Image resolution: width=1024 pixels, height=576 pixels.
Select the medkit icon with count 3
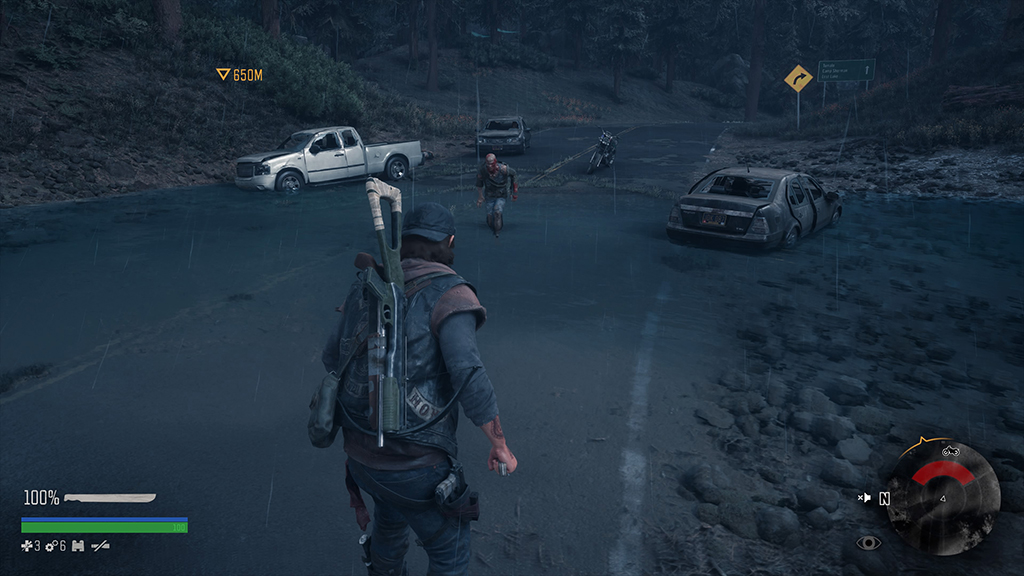pyautogui.click(x=27, y=546)
